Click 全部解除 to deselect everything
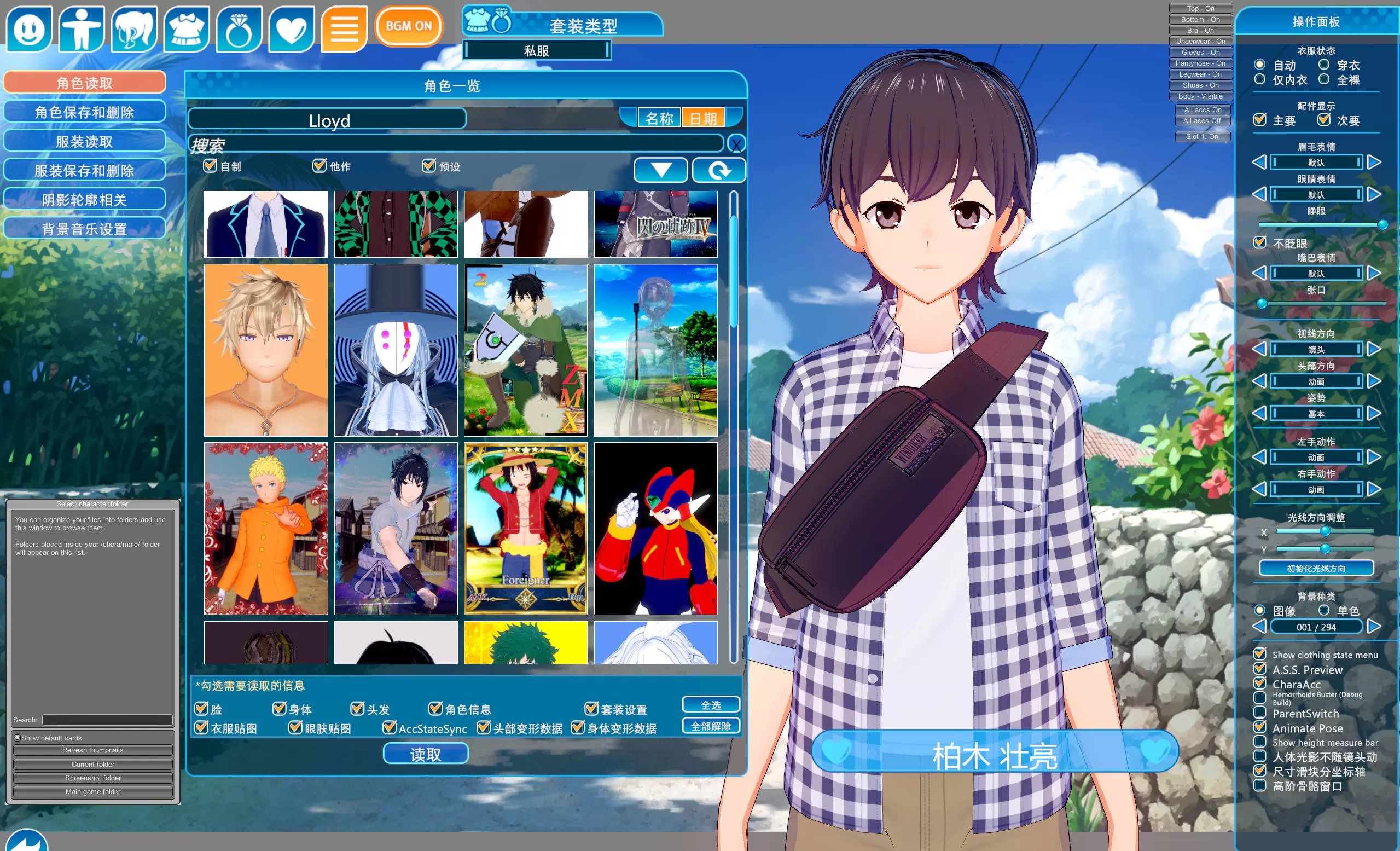The image size is (1400, 851). tap(710, 726)
